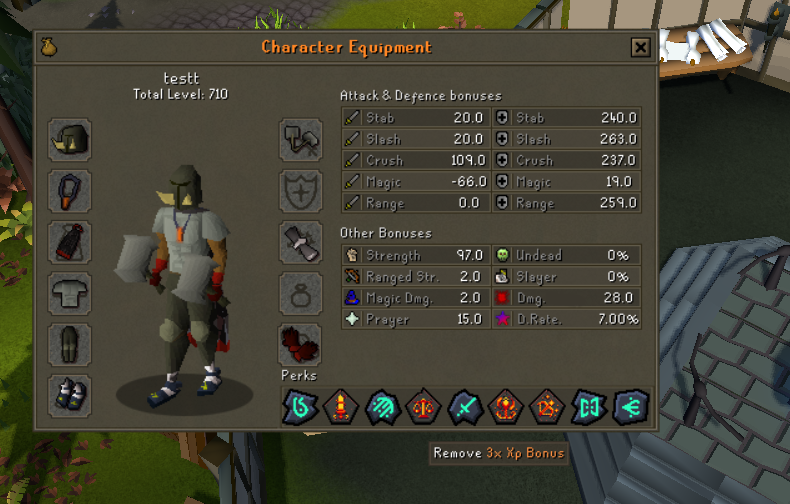
Task: Select the helmet equipment slot
Action: (70, 139)
